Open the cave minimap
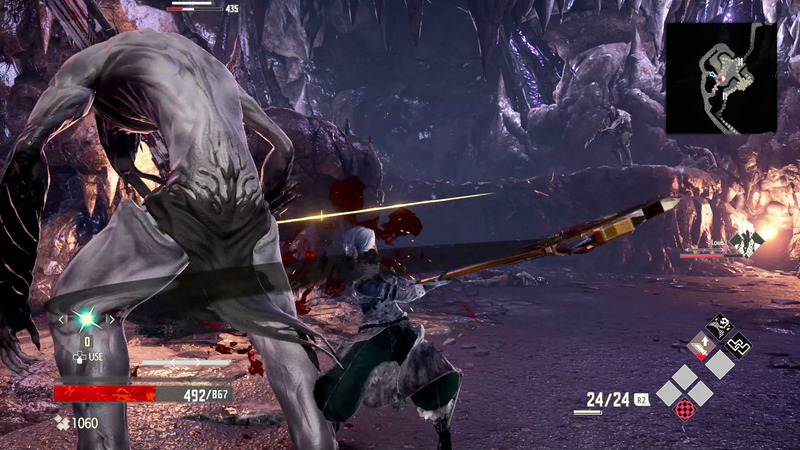The width and height of the screenshot is (800, 450). click(x=721, y=78)
